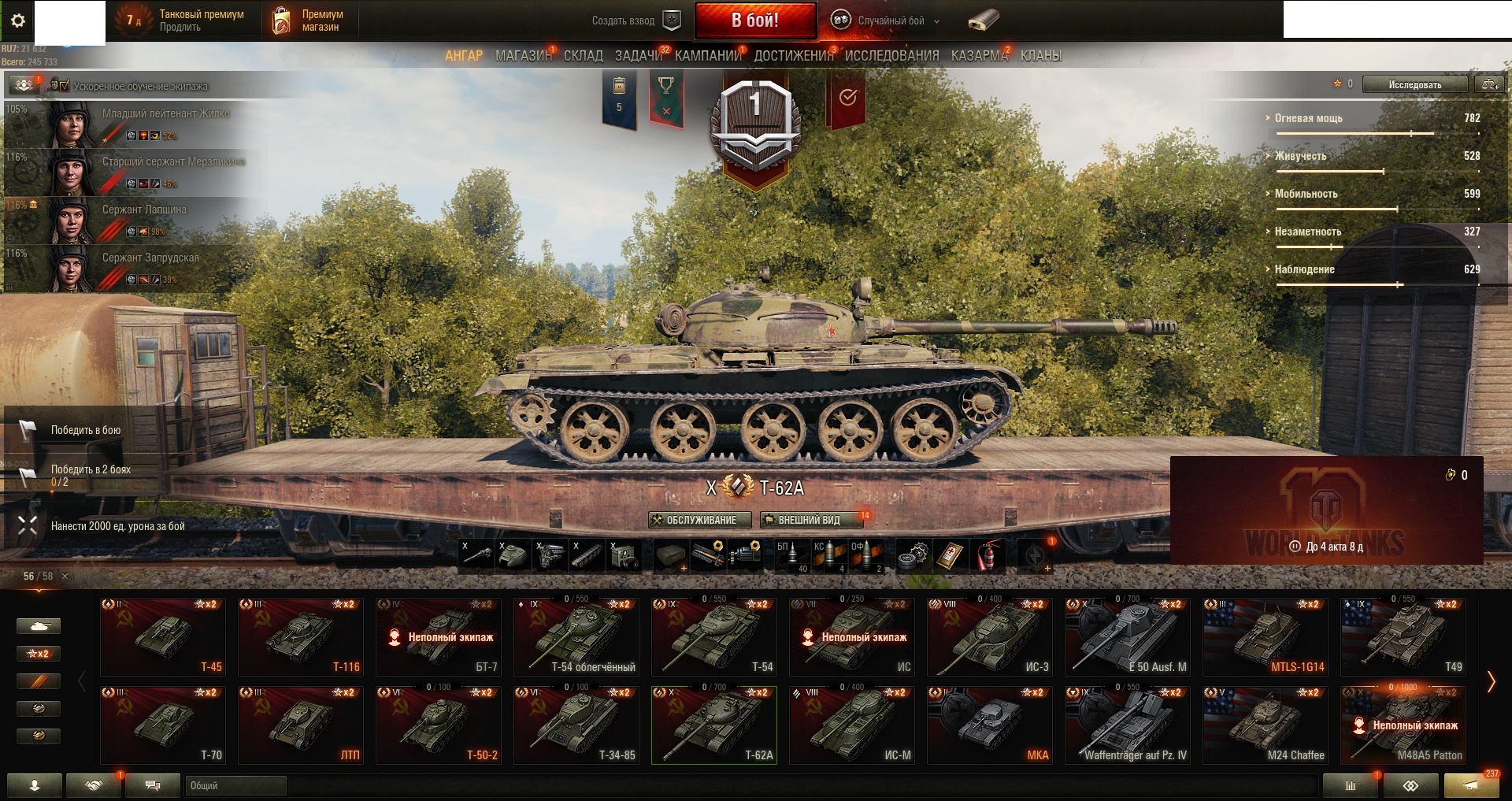Screen dimensions: 1512x801
Task: Select the ИС-3 tank in the carousel
Action: click(x=990, y=636)
